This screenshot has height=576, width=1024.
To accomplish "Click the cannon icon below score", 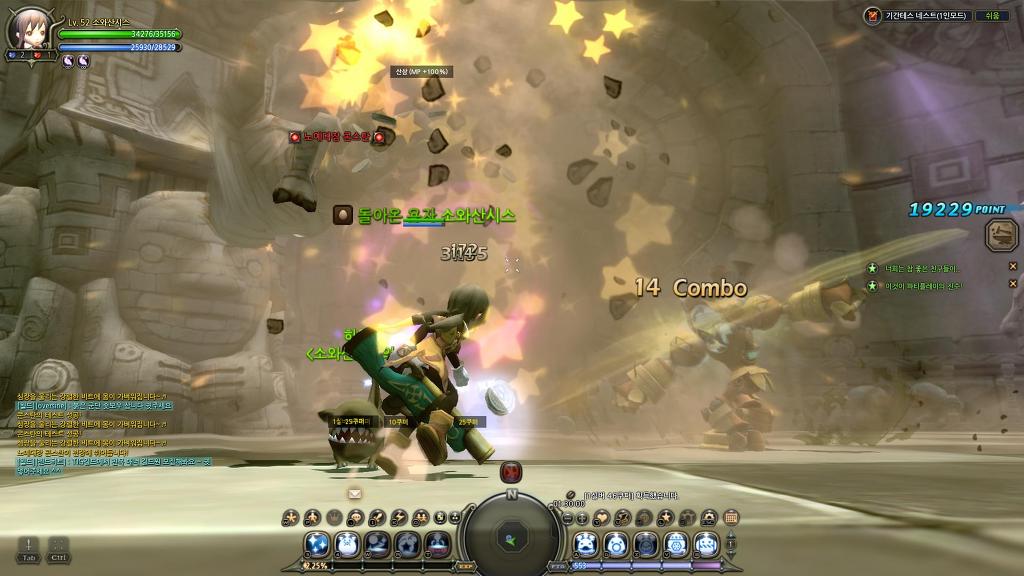I will click(1001, 236).
